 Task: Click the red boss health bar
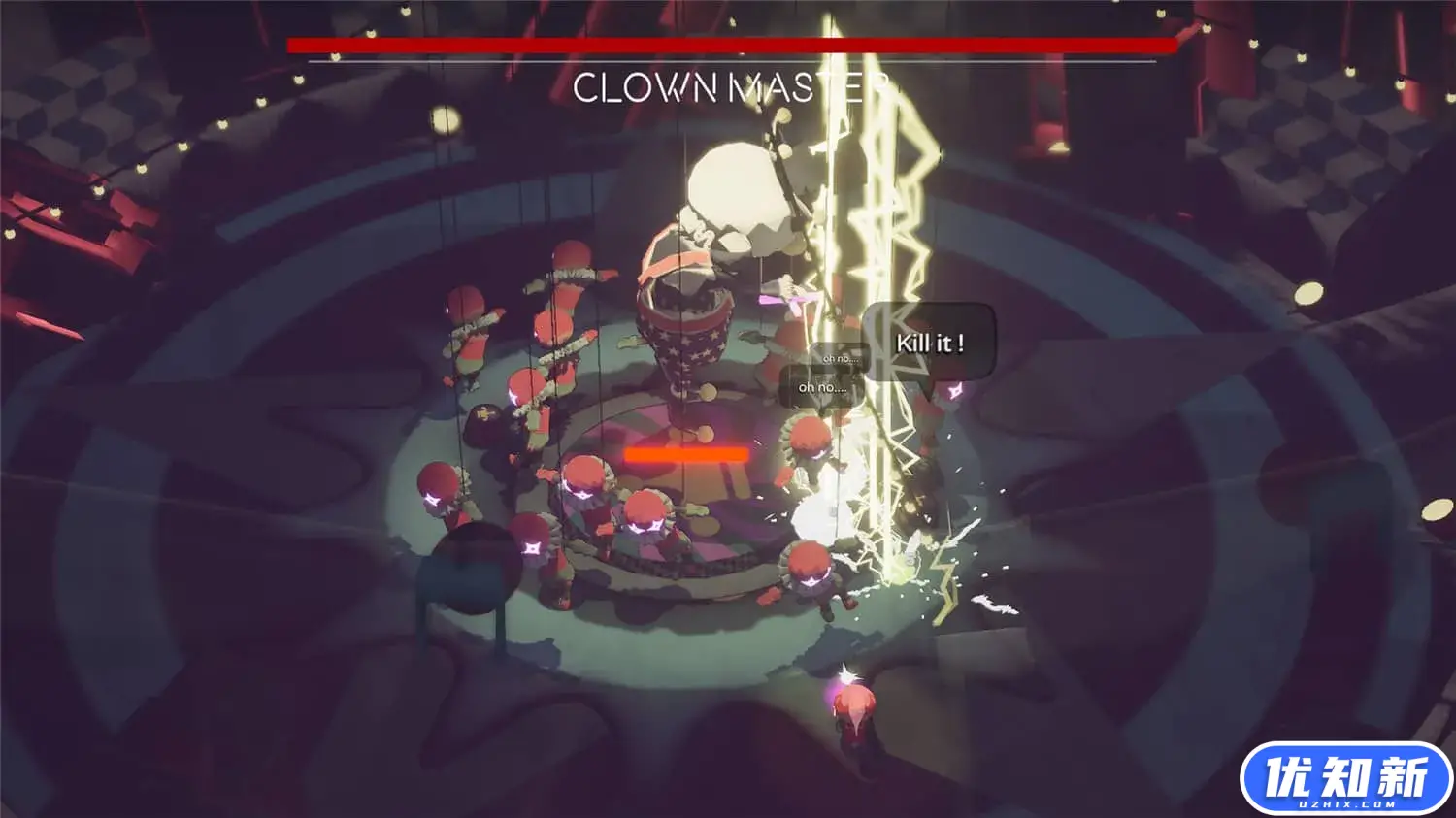[728, 43]
